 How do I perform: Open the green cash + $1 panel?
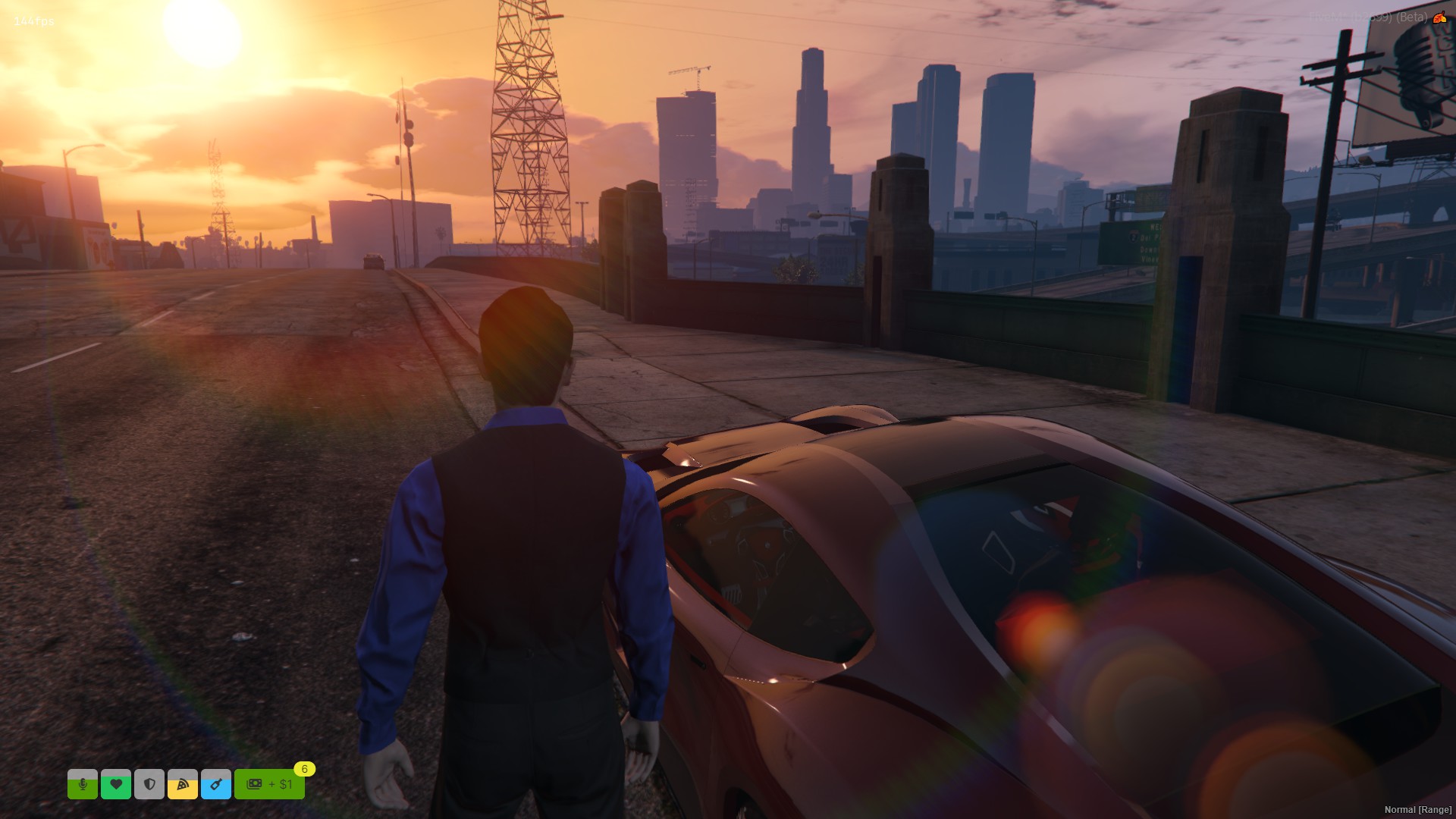point(270,784)
